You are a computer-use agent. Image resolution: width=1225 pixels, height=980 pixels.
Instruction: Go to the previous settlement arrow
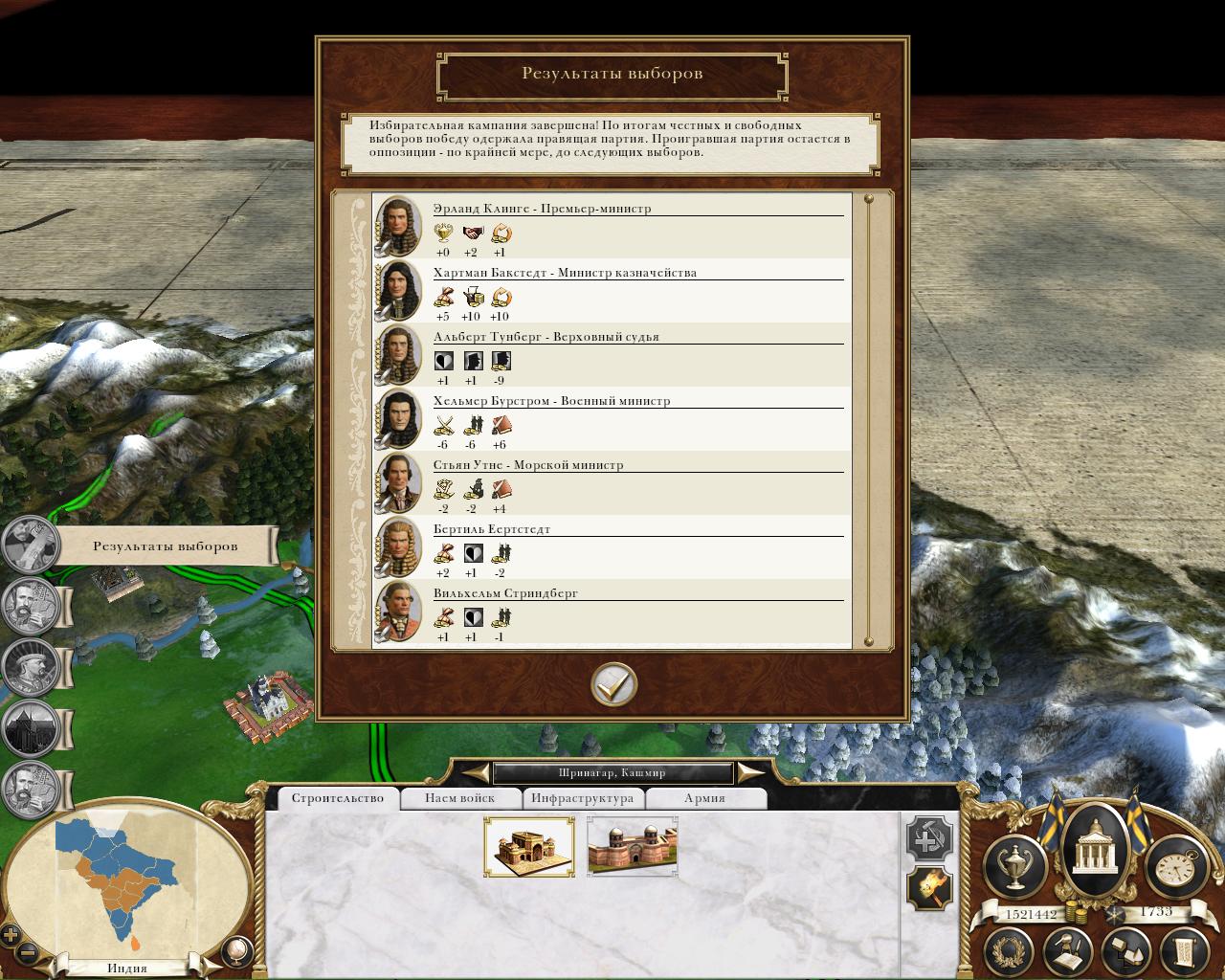point(475,772)
